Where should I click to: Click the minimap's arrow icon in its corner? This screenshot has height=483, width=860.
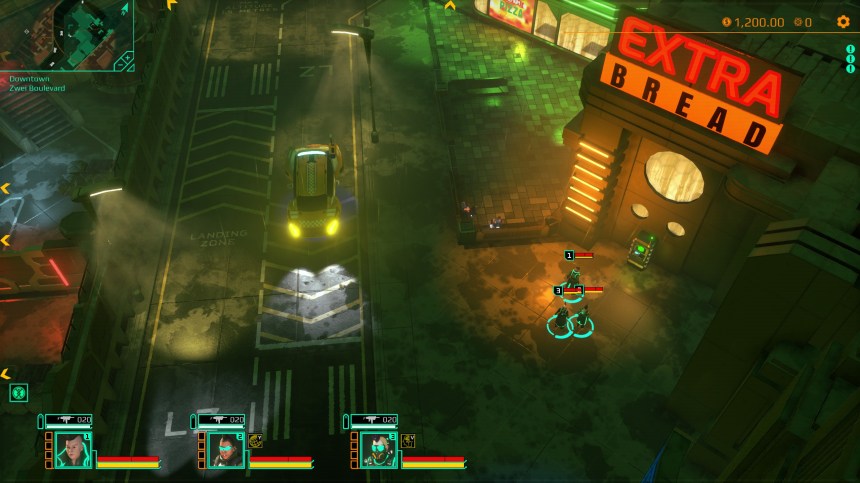tap(125, 9)
